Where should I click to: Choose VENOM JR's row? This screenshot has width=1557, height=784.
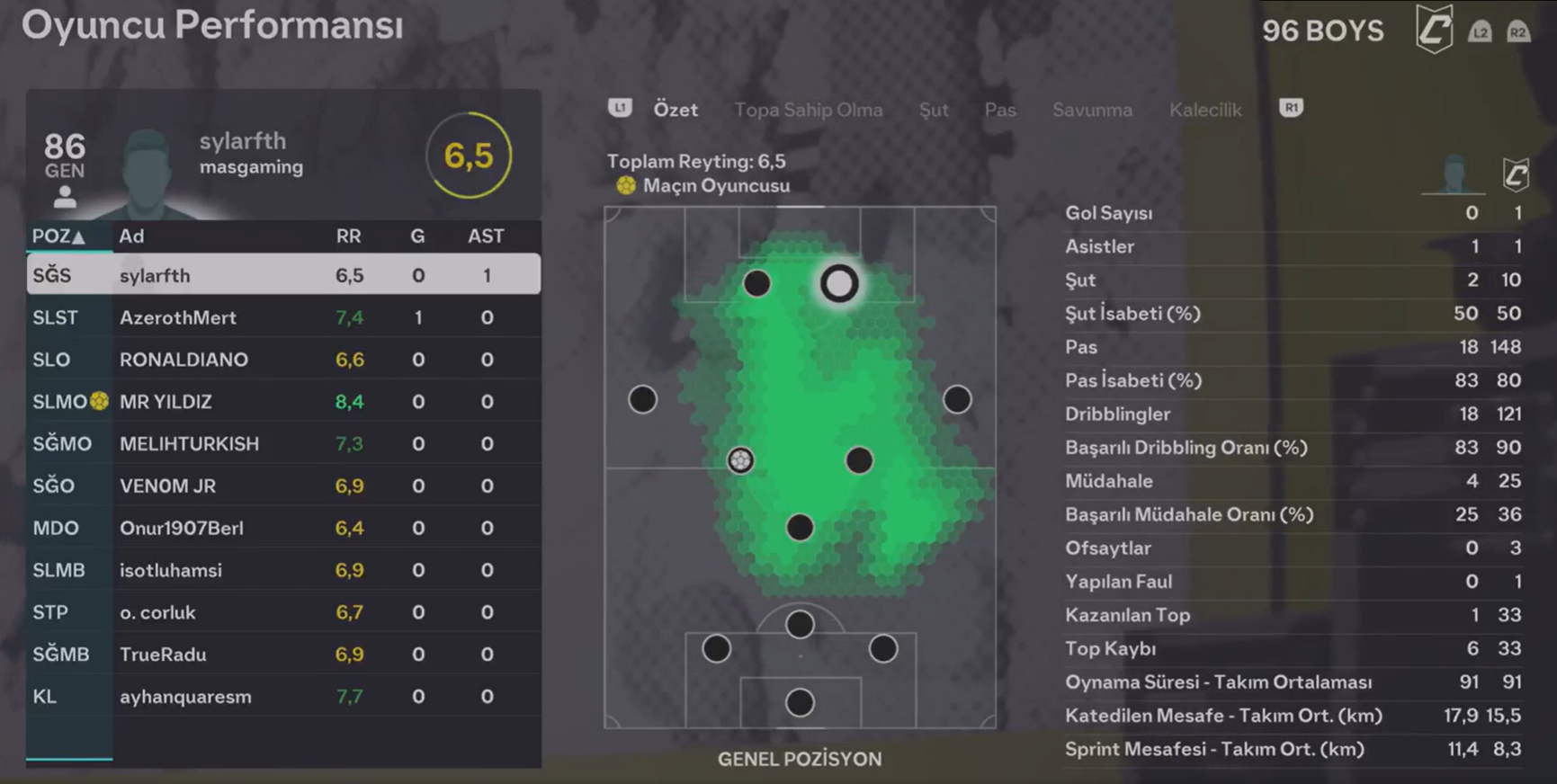[283, 486]
